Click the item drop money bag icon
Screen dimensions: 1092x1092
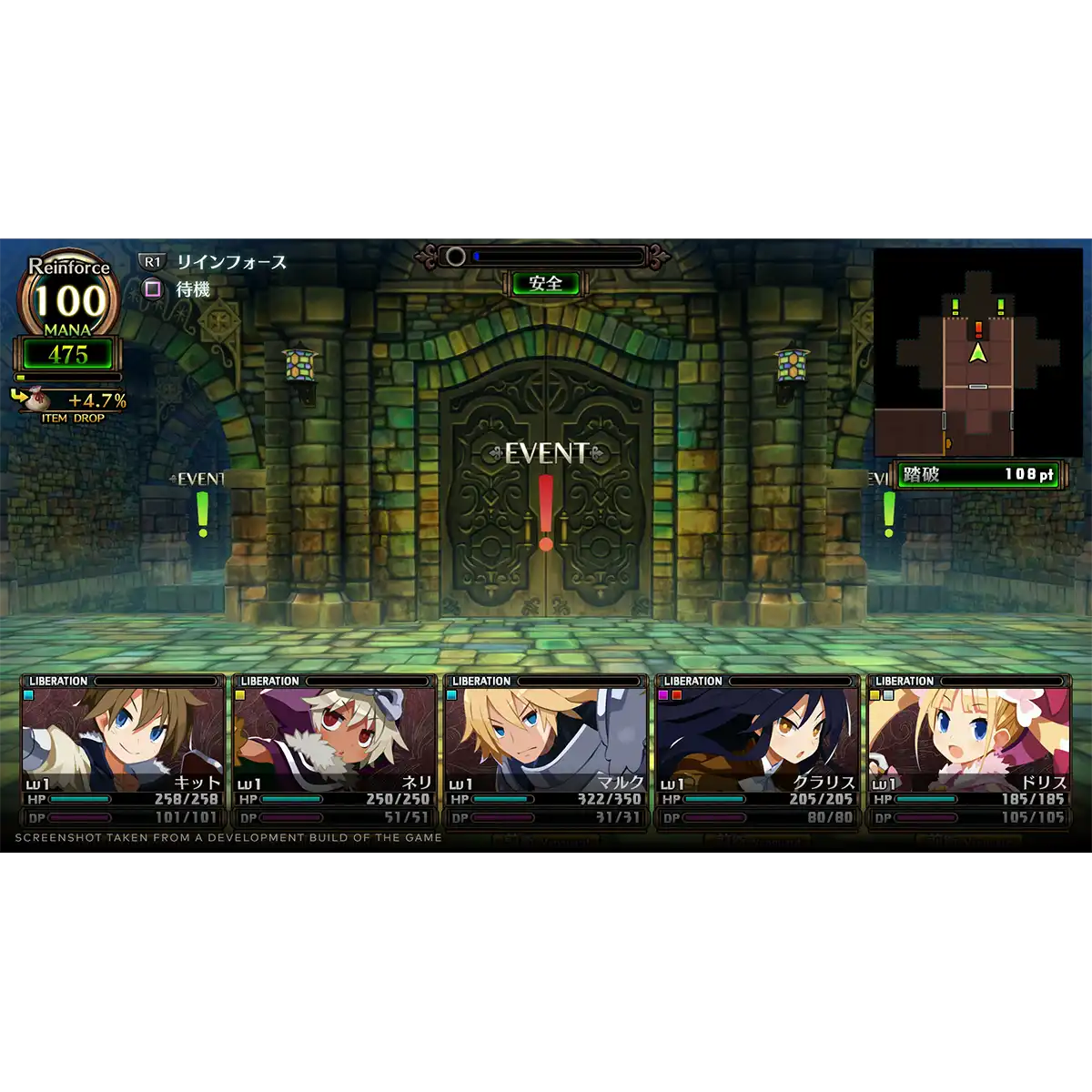point(35,399)
